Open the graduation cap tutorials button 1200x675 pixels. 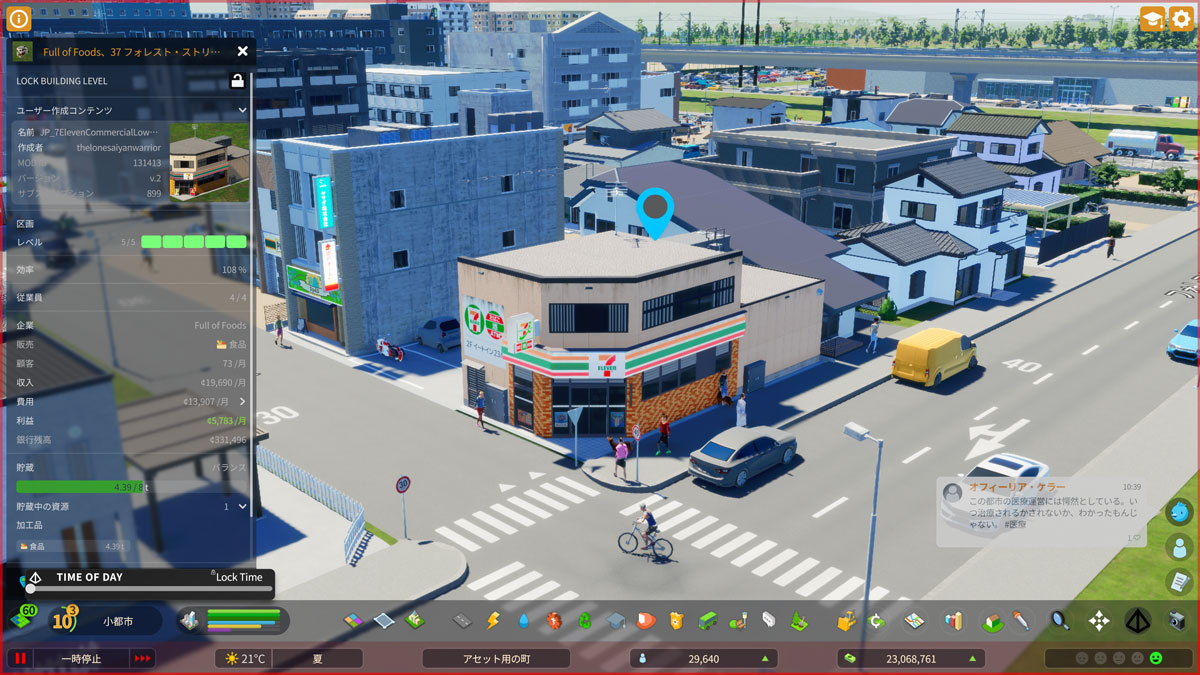(x=1152, y=19)
